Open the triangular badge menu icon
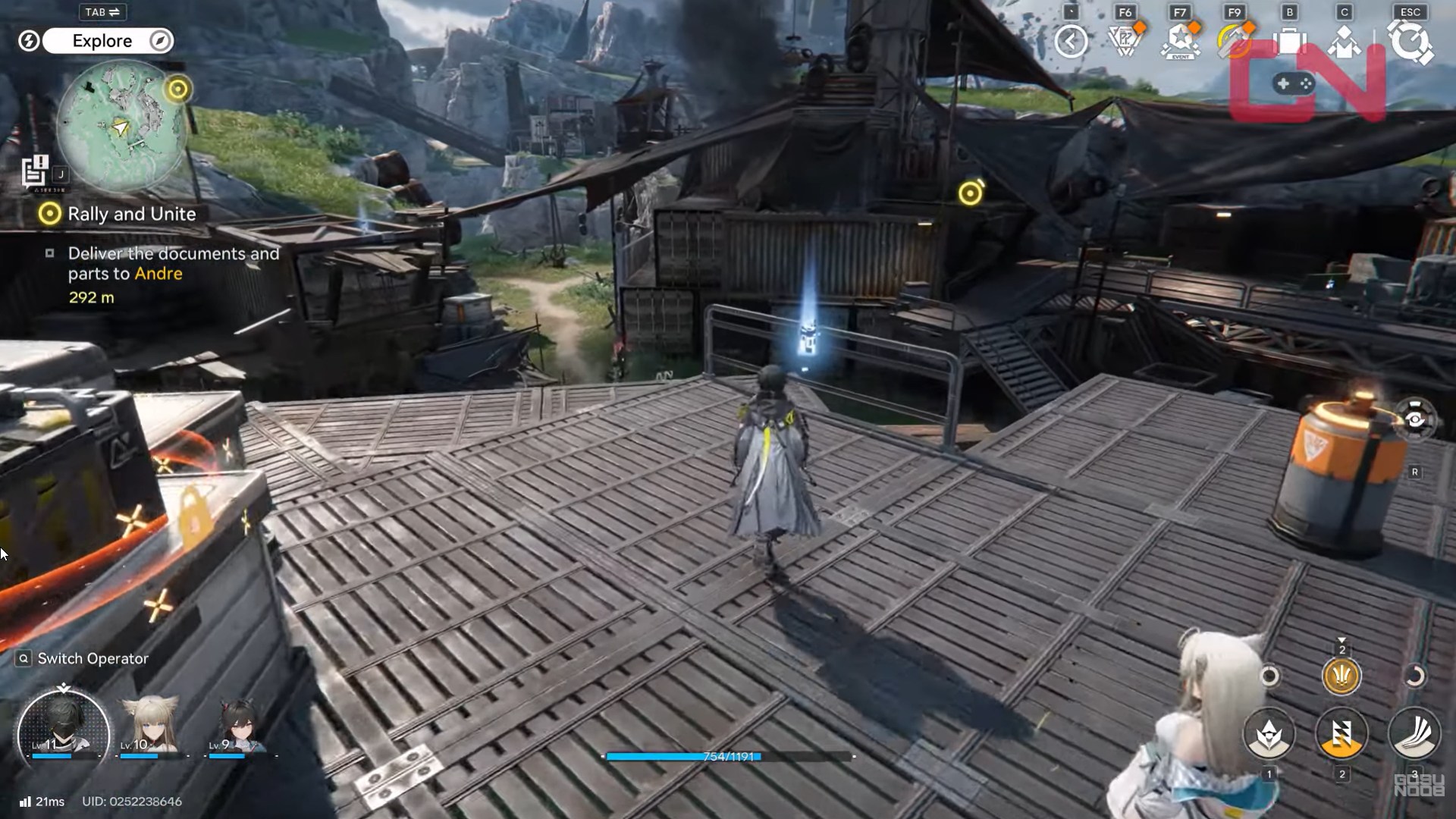Image resolution: width=1456 pixels, height=819 pixels. (x=1125, y=41)
